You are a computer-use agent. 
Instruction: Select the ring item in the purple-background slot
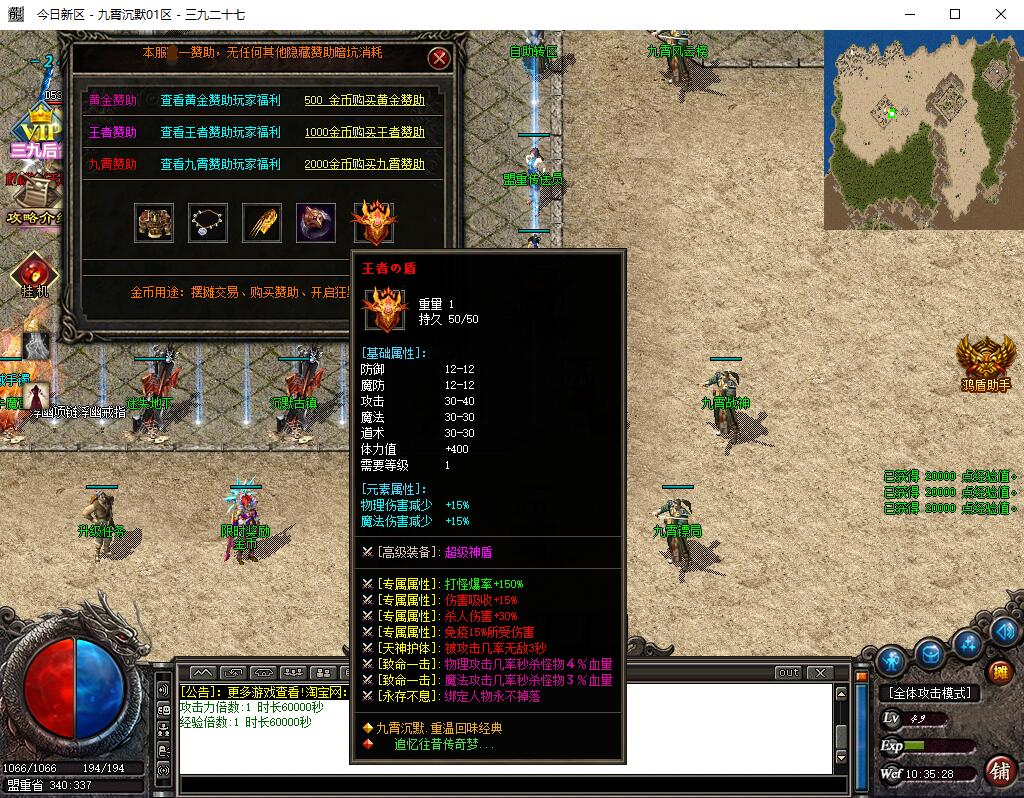316,223
